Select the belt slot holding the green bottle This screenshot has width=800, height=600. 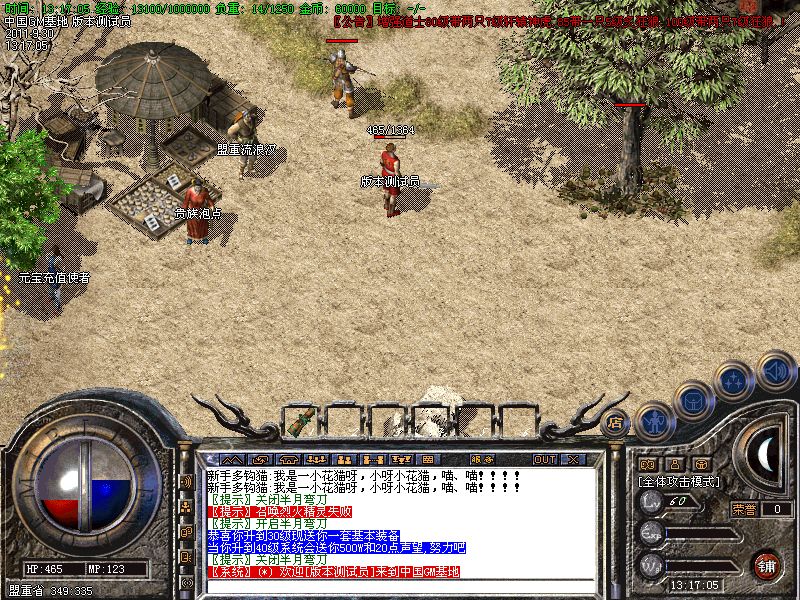click(x=298, y=421)
